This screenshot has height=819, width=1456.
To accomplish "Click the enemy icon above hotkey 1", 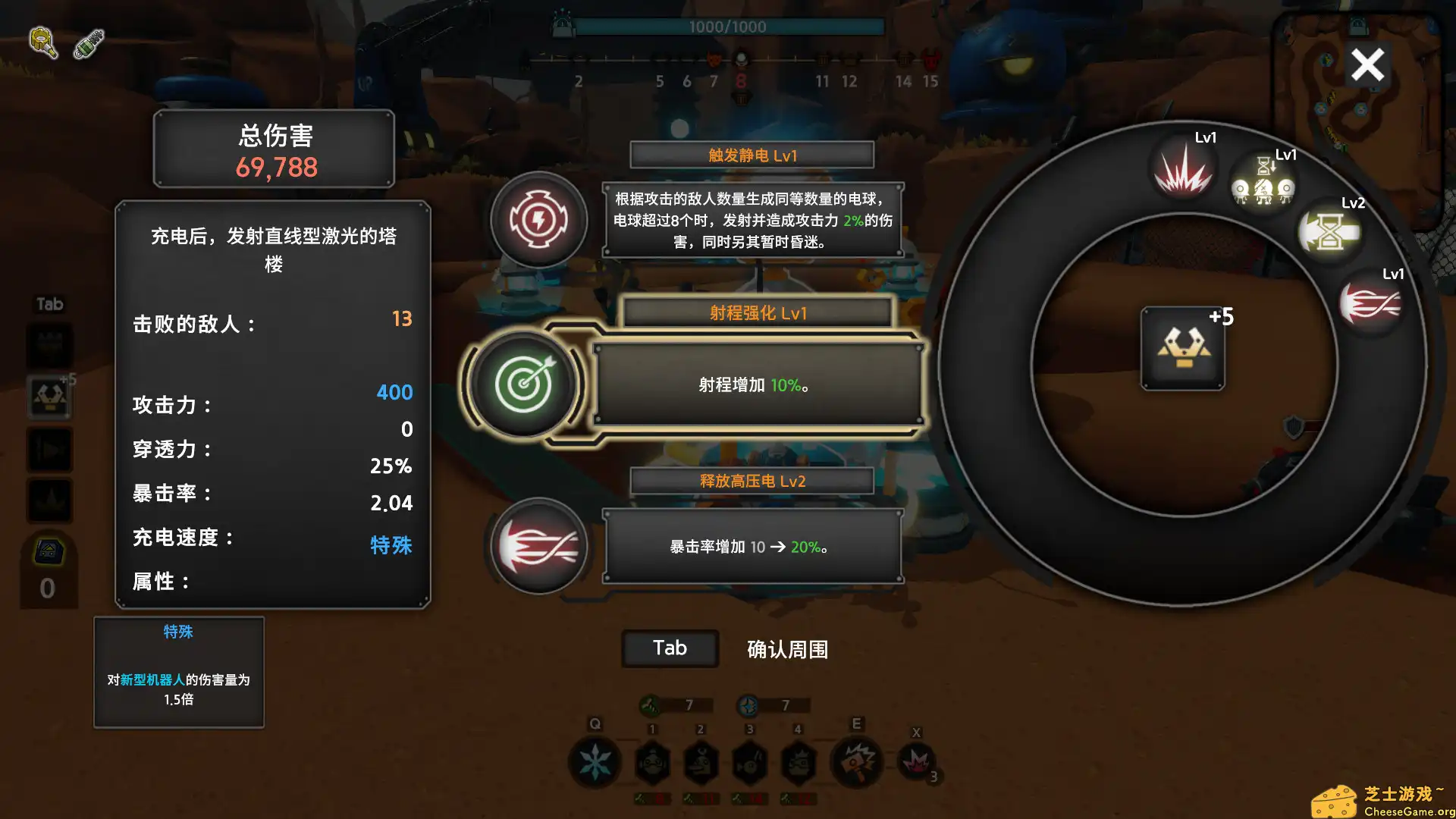I will pos(654,762).
